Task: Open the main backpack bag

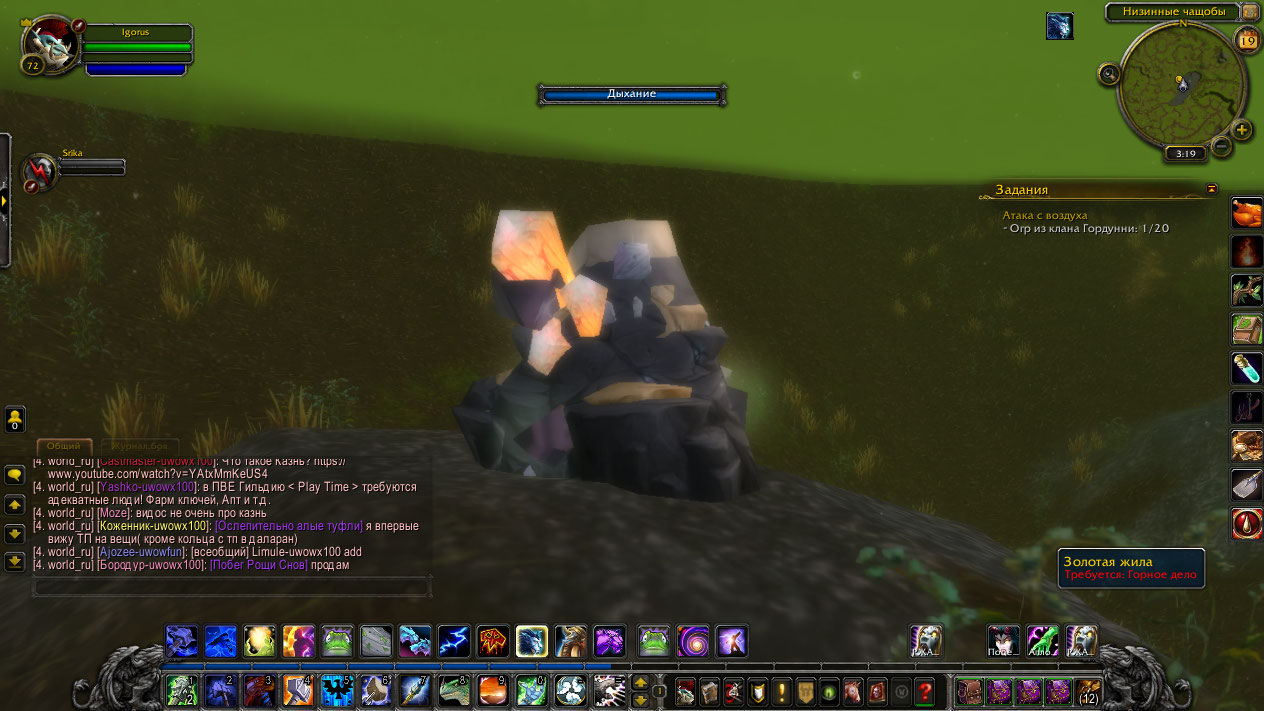Action: (969, 691)
